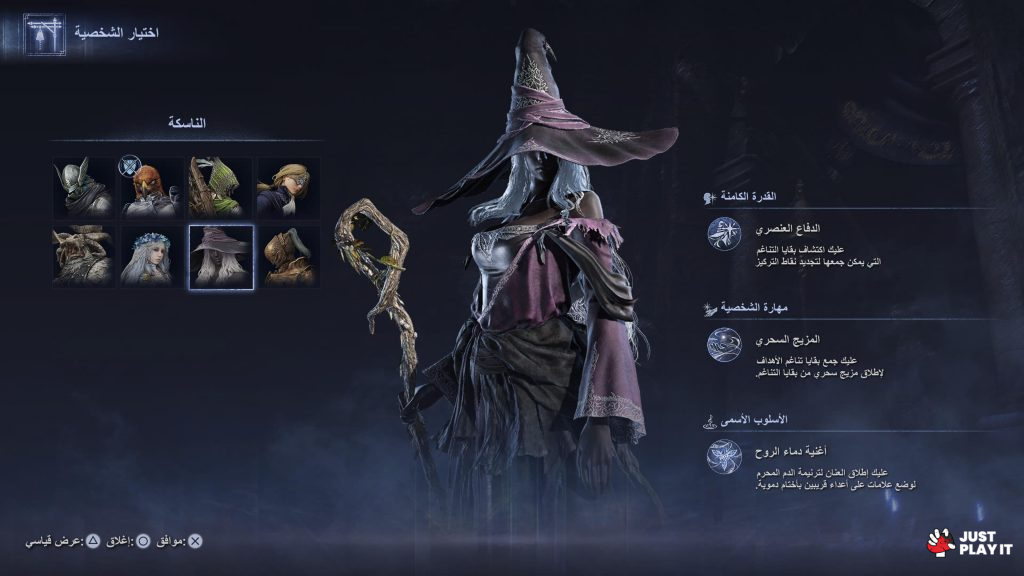Click the المزيج السحري character skill icon
This screenshot has height=576, width=1024.
[724, 345]
